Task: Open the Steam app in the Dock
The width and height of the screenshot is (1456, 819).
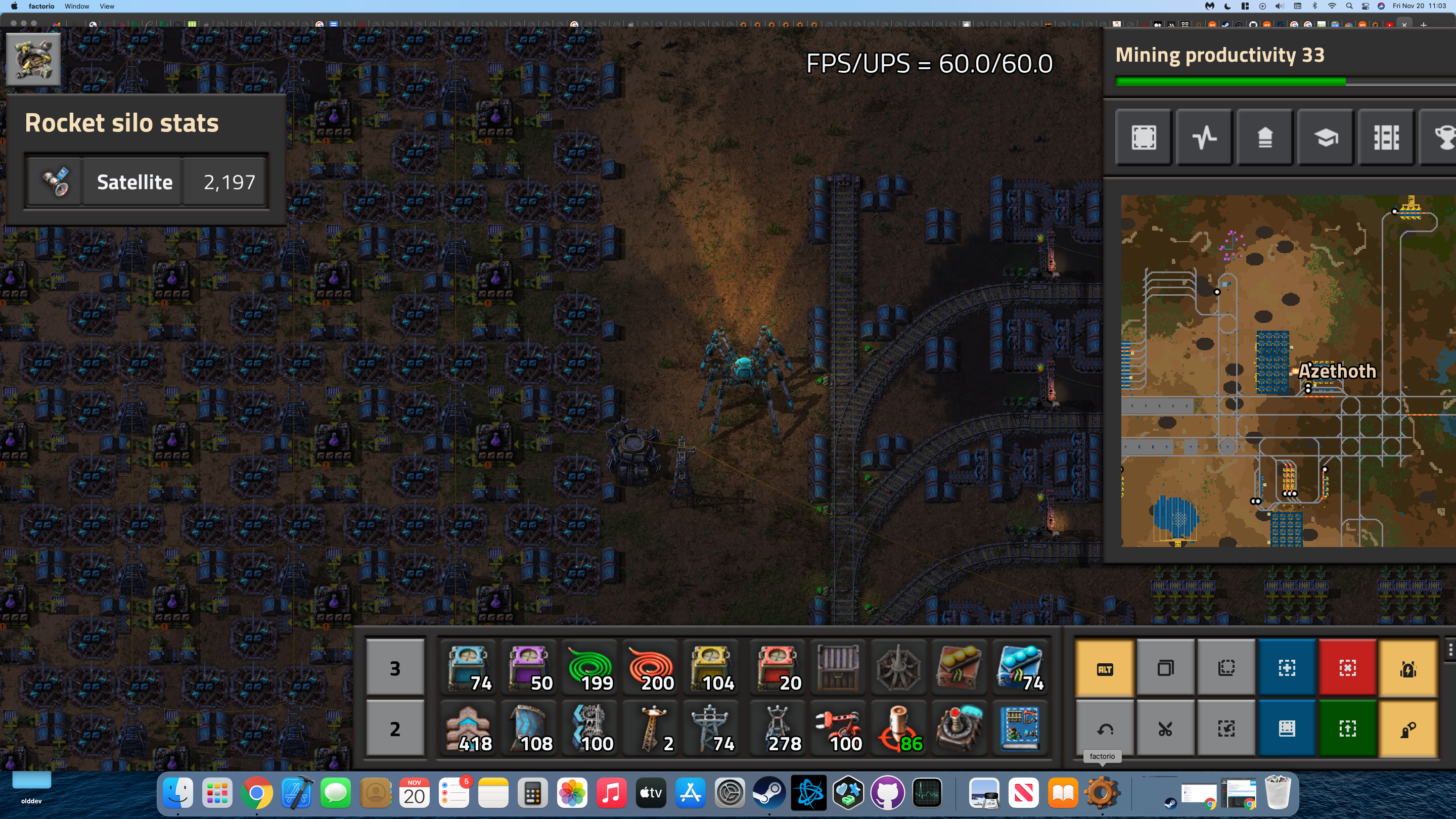Action: (x=768, y=793)
